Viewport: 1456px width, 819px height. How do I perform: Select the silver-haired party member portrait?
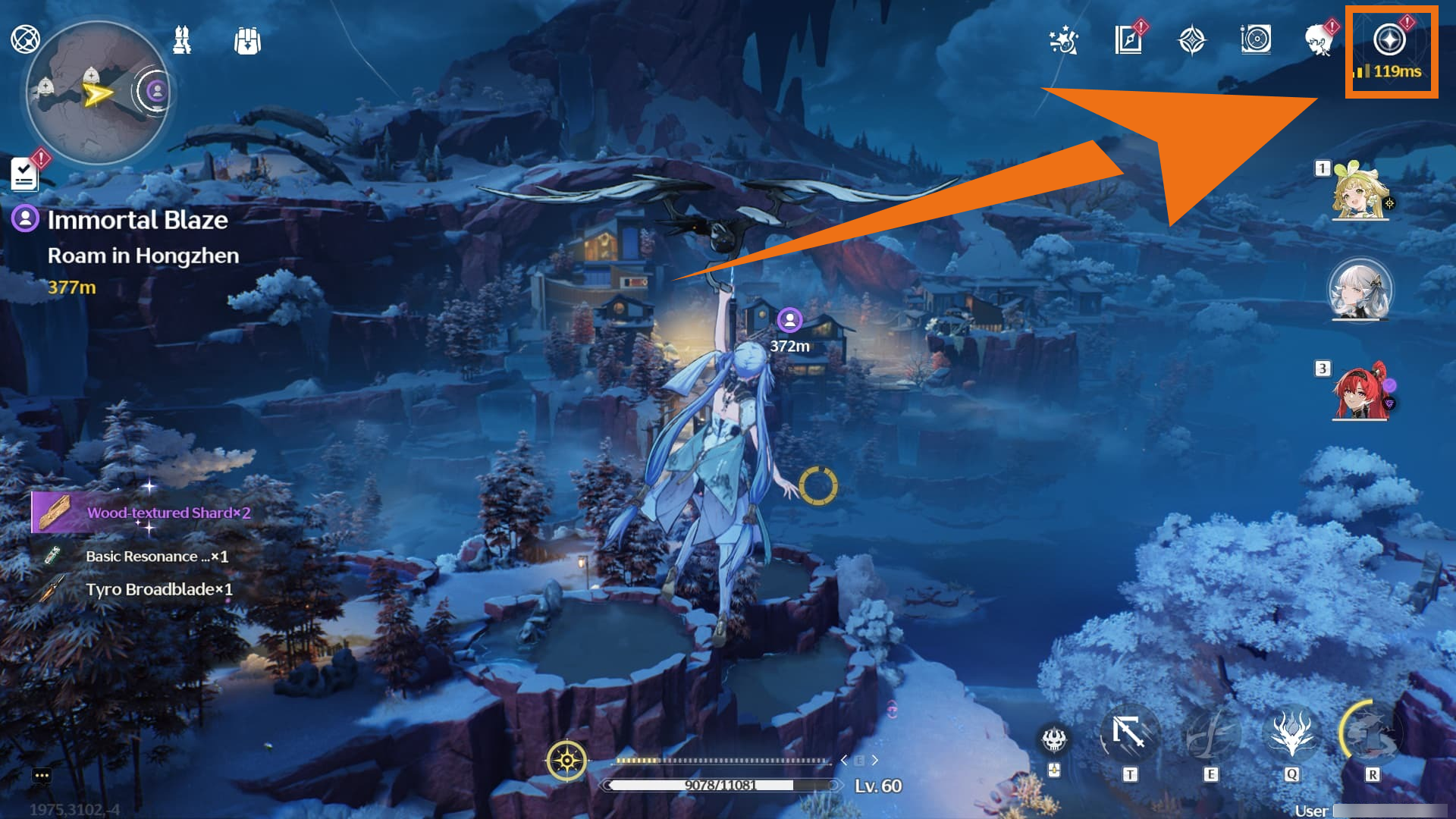pyautogui.click(x=1360, y=290)
